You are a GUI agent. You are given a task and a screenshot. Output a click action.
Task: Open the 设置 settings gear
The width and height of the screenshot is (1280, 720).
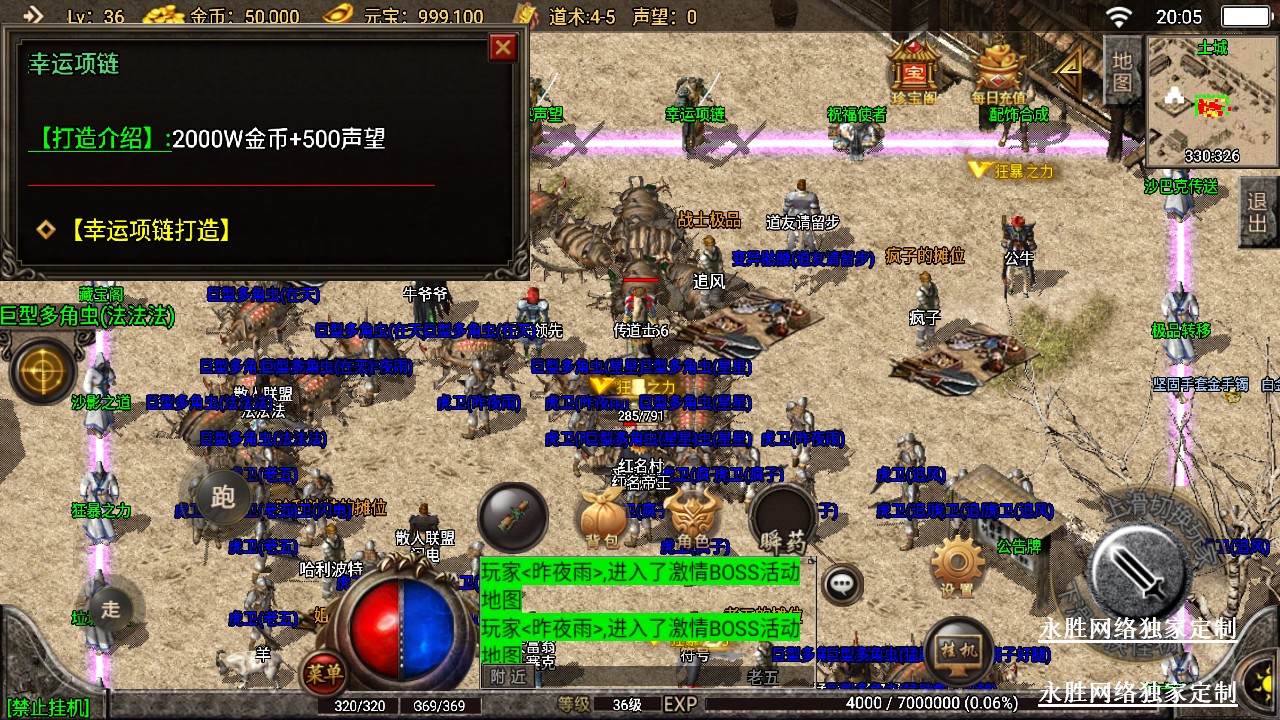pos(957,566)
